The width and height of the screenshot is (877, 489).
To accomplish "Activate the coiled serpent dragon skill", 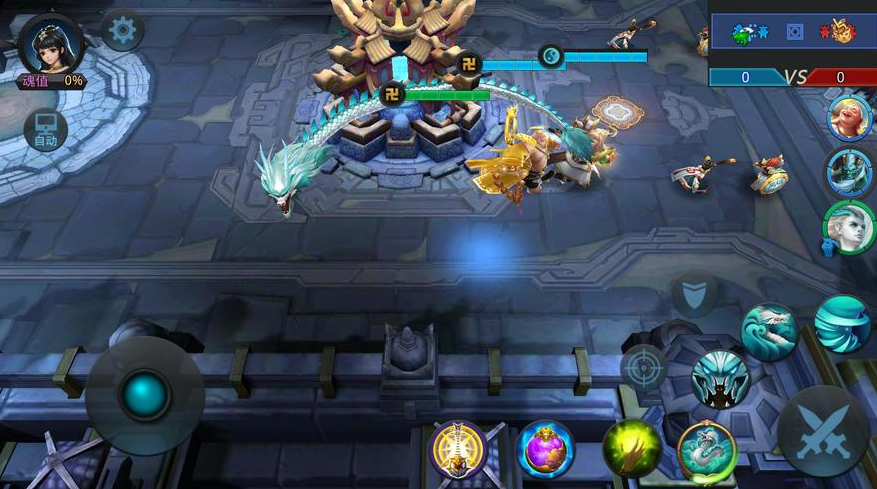I will pyautogui.click(x=707, y=450).
